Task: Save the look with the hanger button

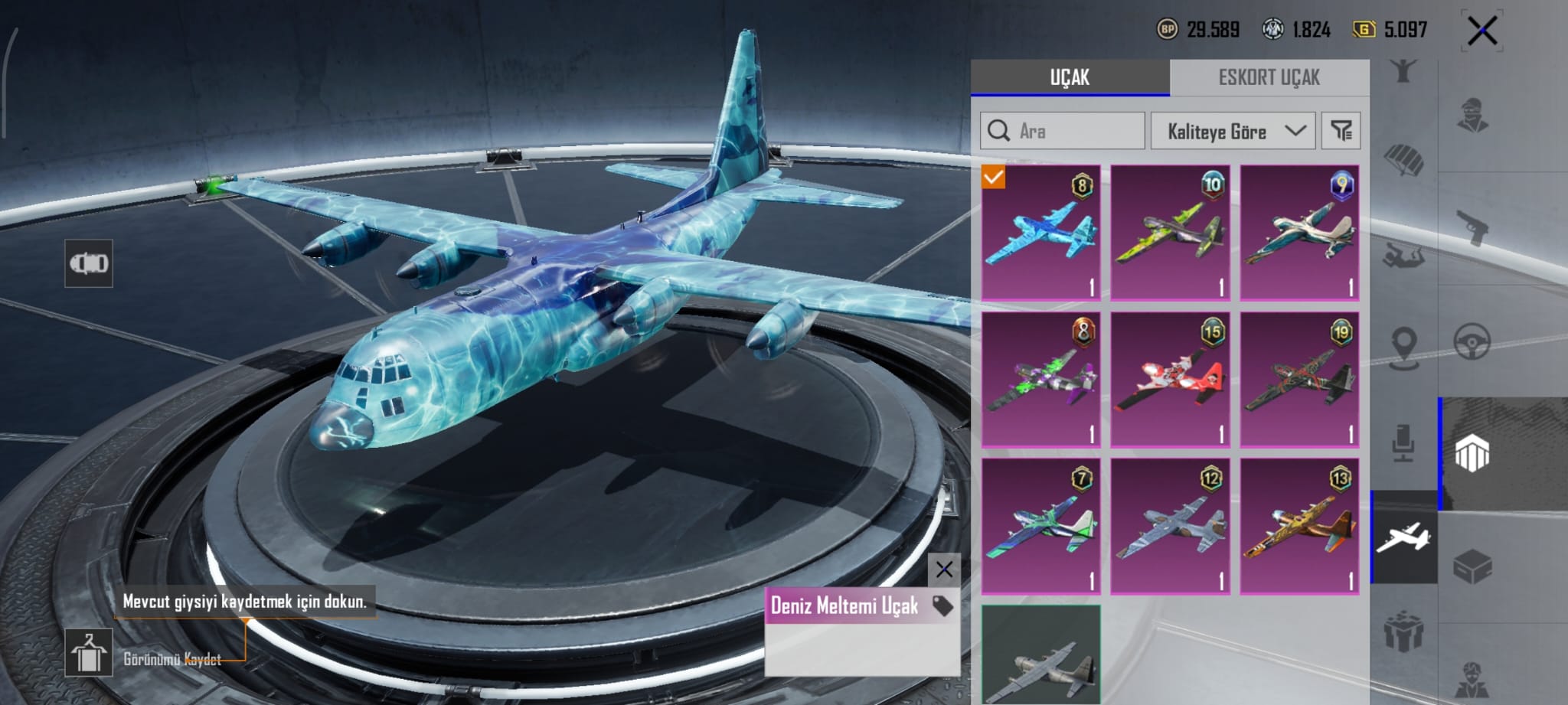Action: coord(89,652)
